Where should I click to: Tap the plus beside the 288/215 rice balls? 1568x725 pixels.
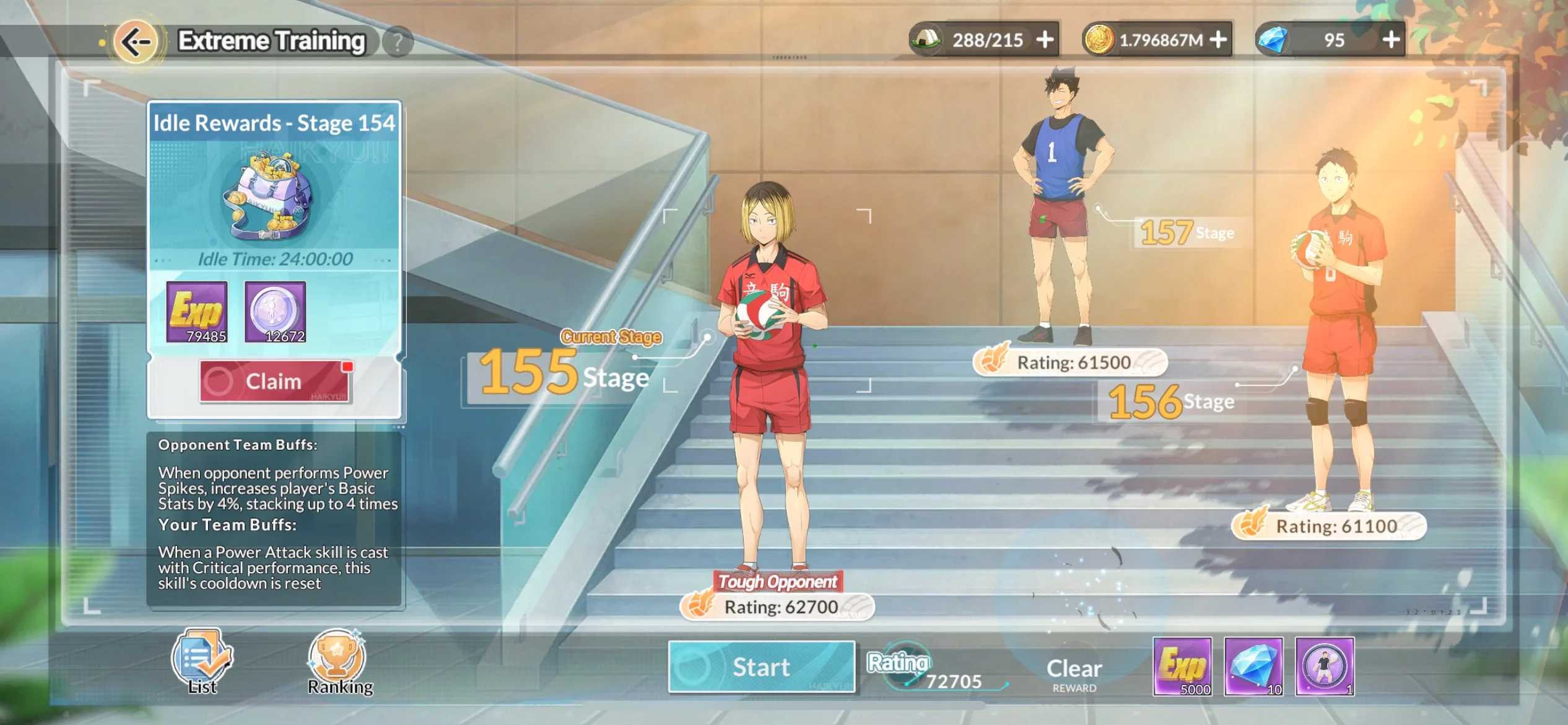tap(1046, 39)
